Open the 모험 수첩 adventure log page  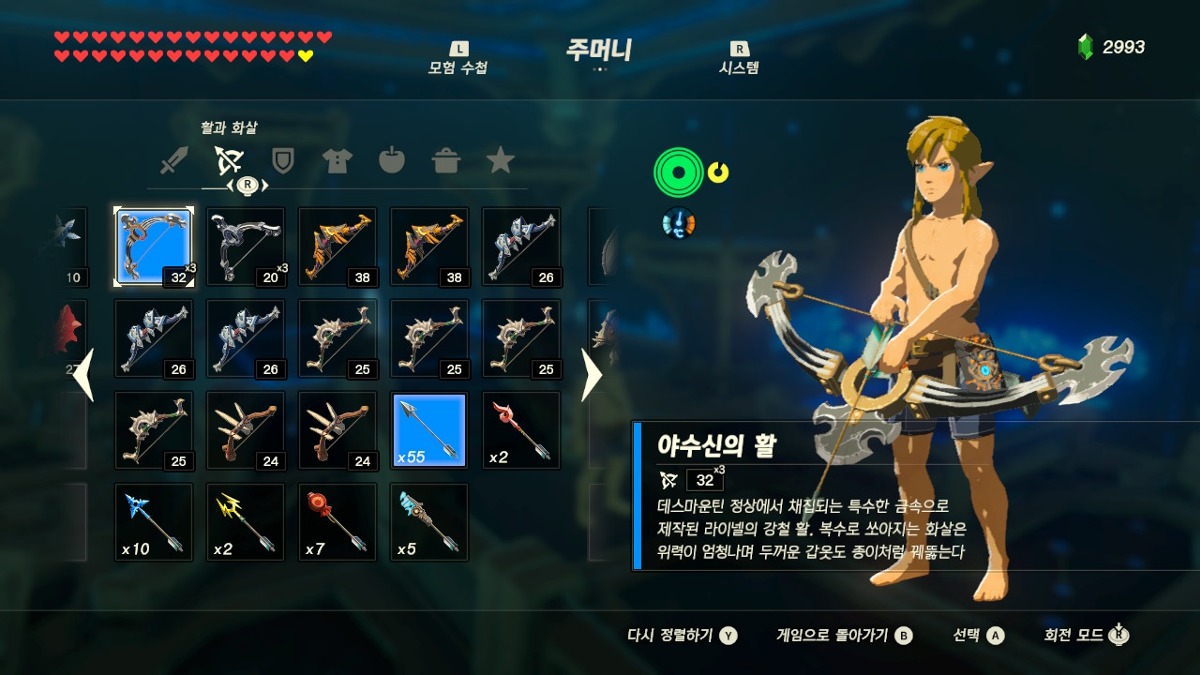tap(458, 60)
